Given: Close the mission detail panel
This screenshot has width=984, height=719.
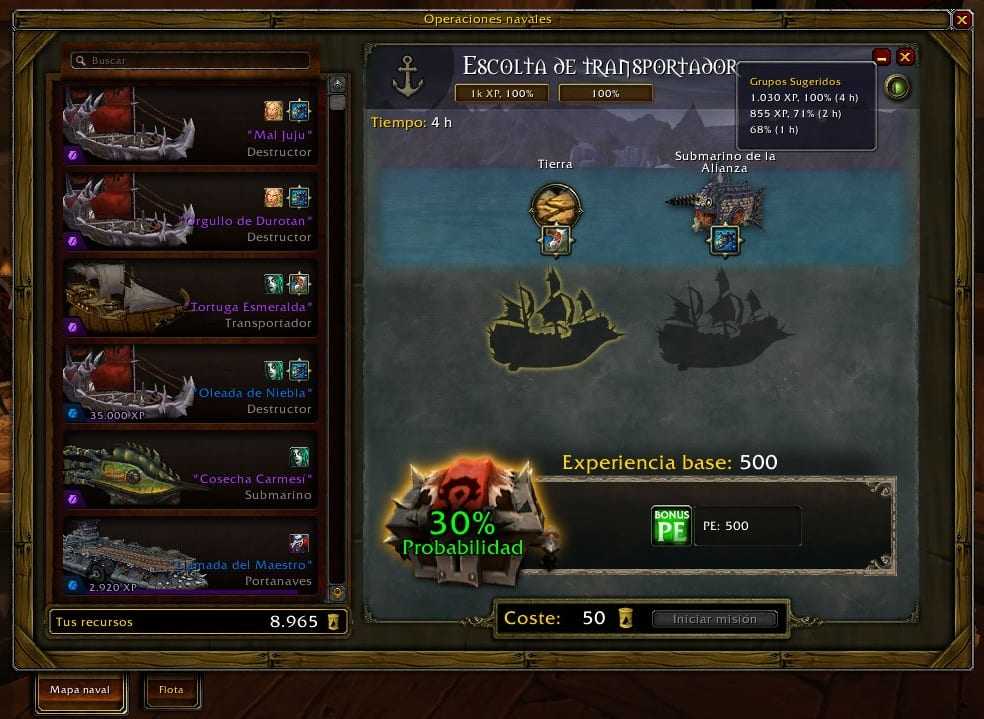Looking at the screenshot, I should pyautogui.click(x=905, y=57).
